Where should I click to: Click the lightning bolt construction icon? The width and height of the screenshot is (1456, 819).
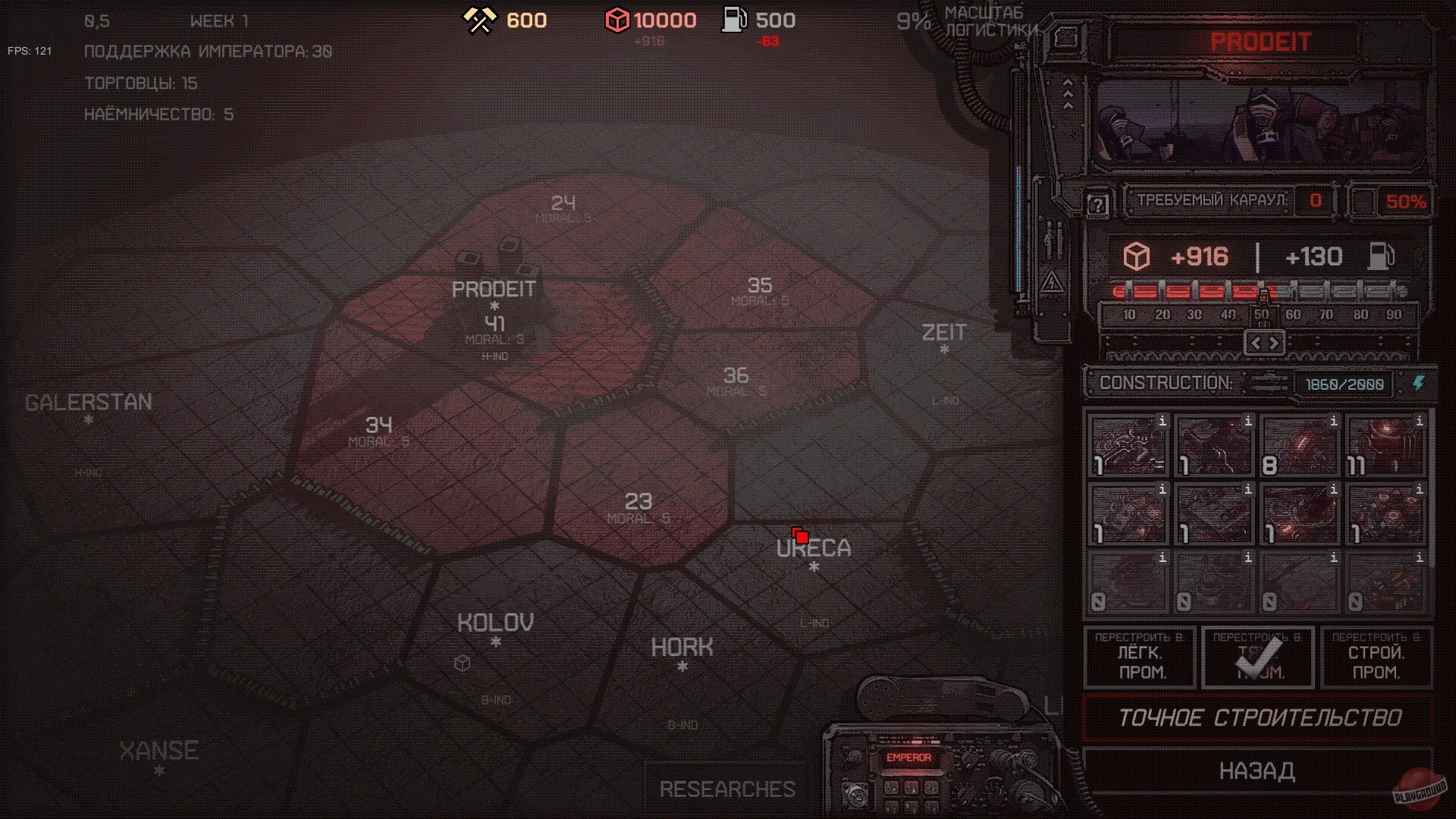click(1418, 384)
